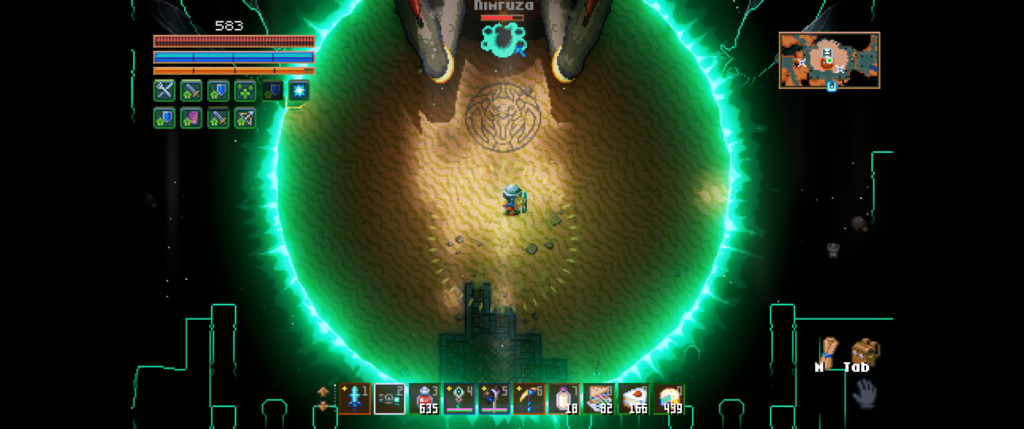1024x429 pixels.
Task: Inspect the bow buff icon
Action: pyautogui.click(x=245, y=118)
